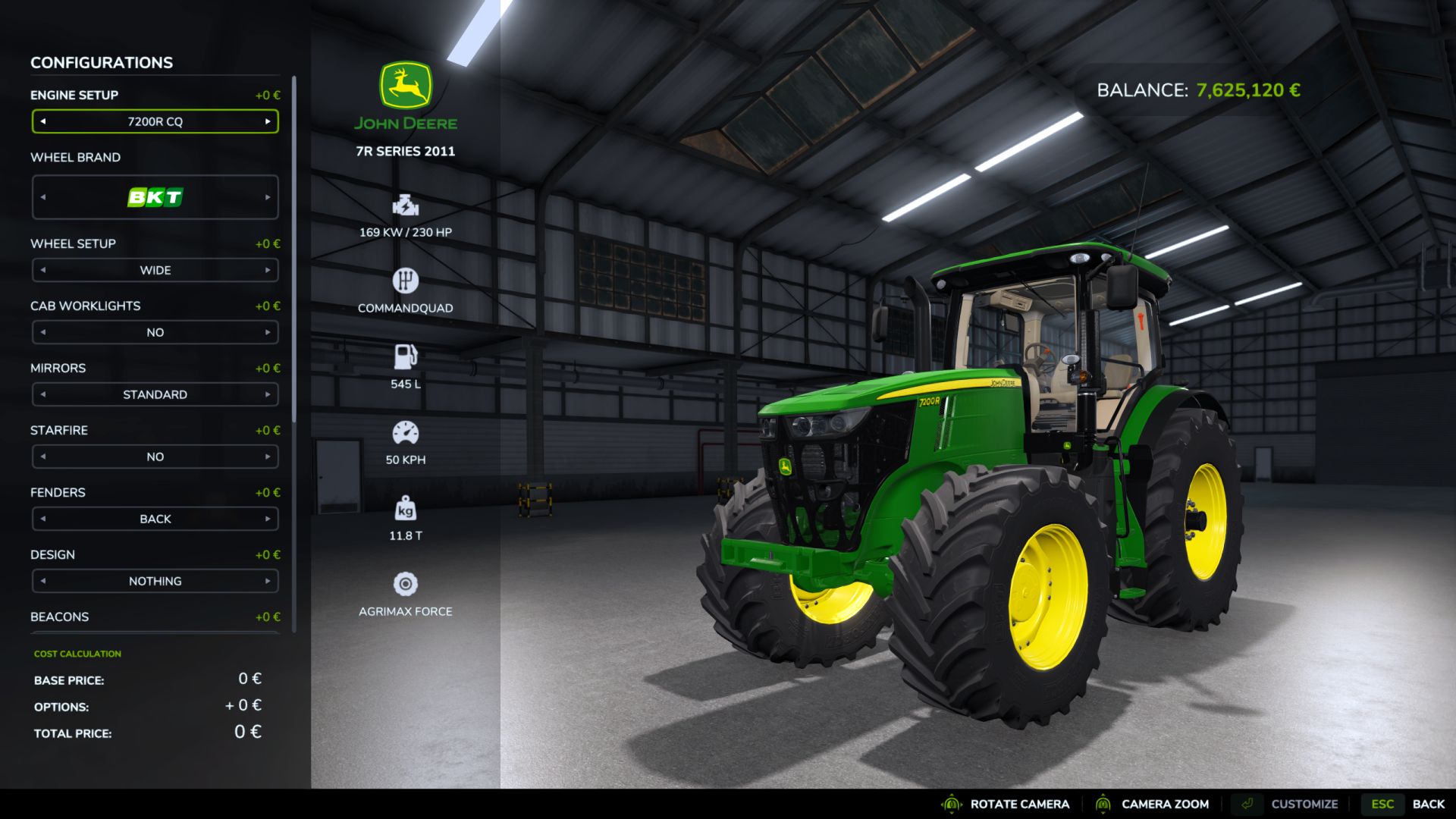The image size is (1456, 819).
Task: Go back one Design option
Action: click(43, 581)
